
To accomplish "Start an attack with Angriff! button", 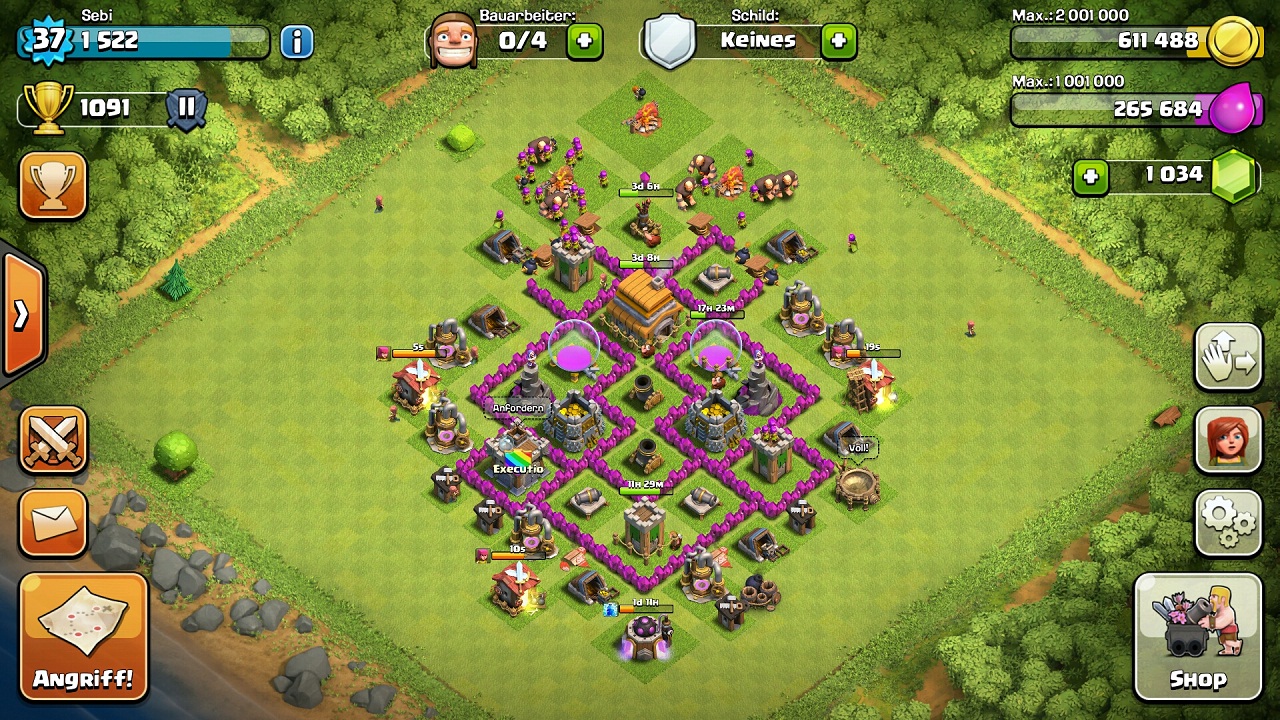I will pos(83,636).
